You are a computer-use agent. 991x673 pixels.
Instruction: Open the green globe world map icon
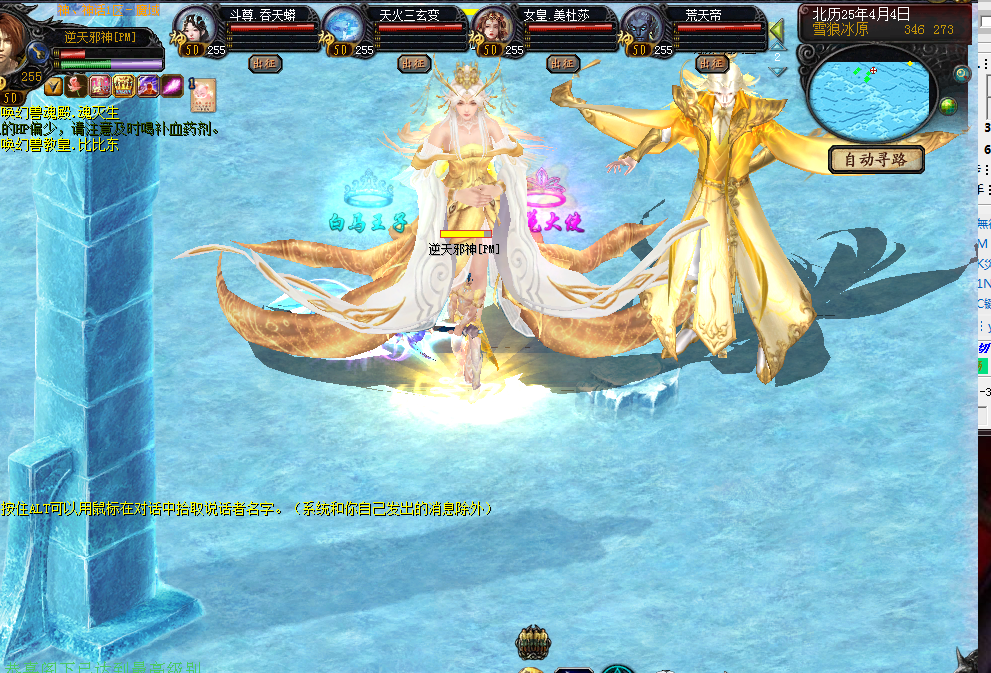pos(947,106)
